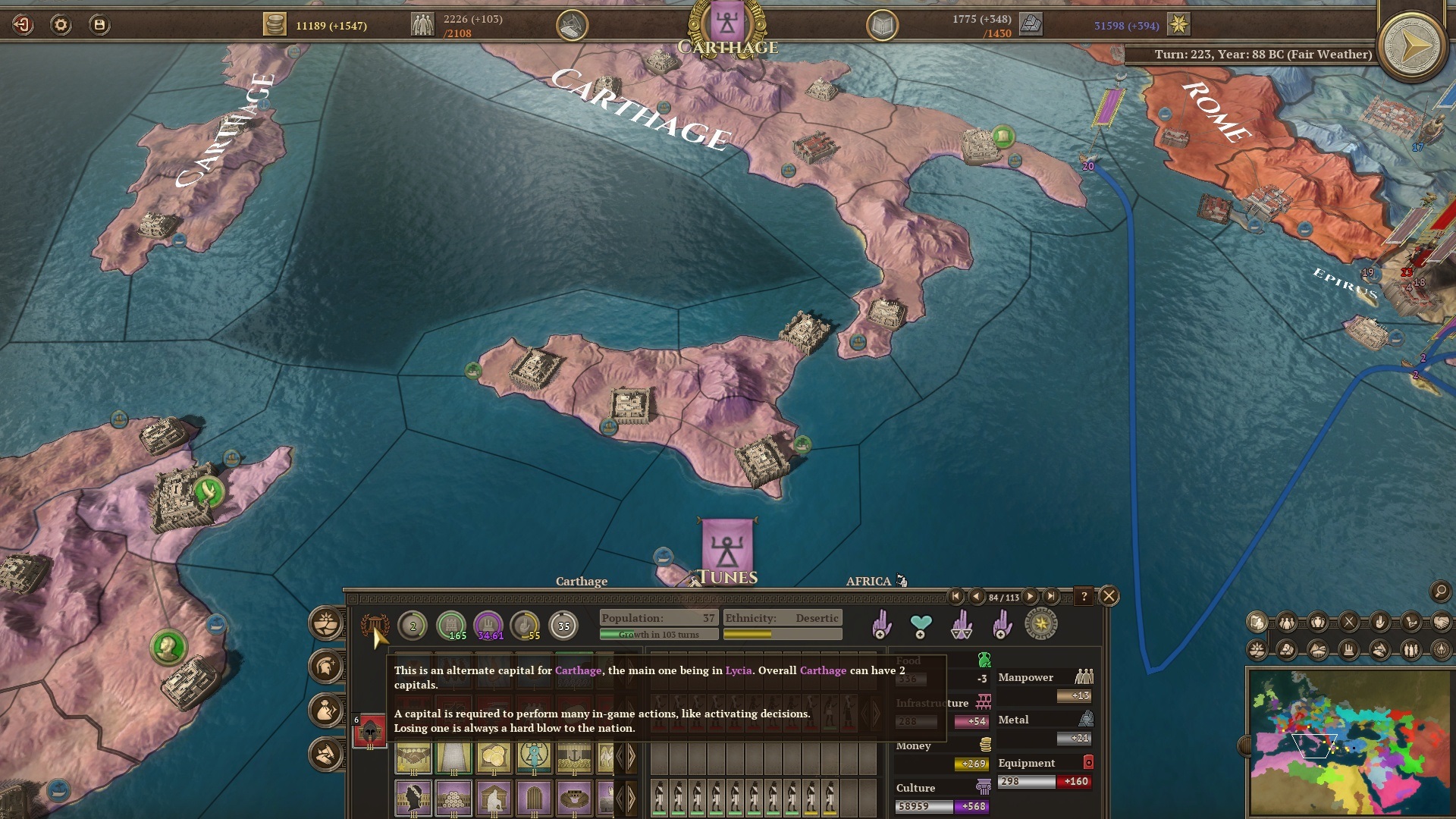1456x819 pixels.
Task: Select the crossed swords map filter
Action: (1349, 623)
